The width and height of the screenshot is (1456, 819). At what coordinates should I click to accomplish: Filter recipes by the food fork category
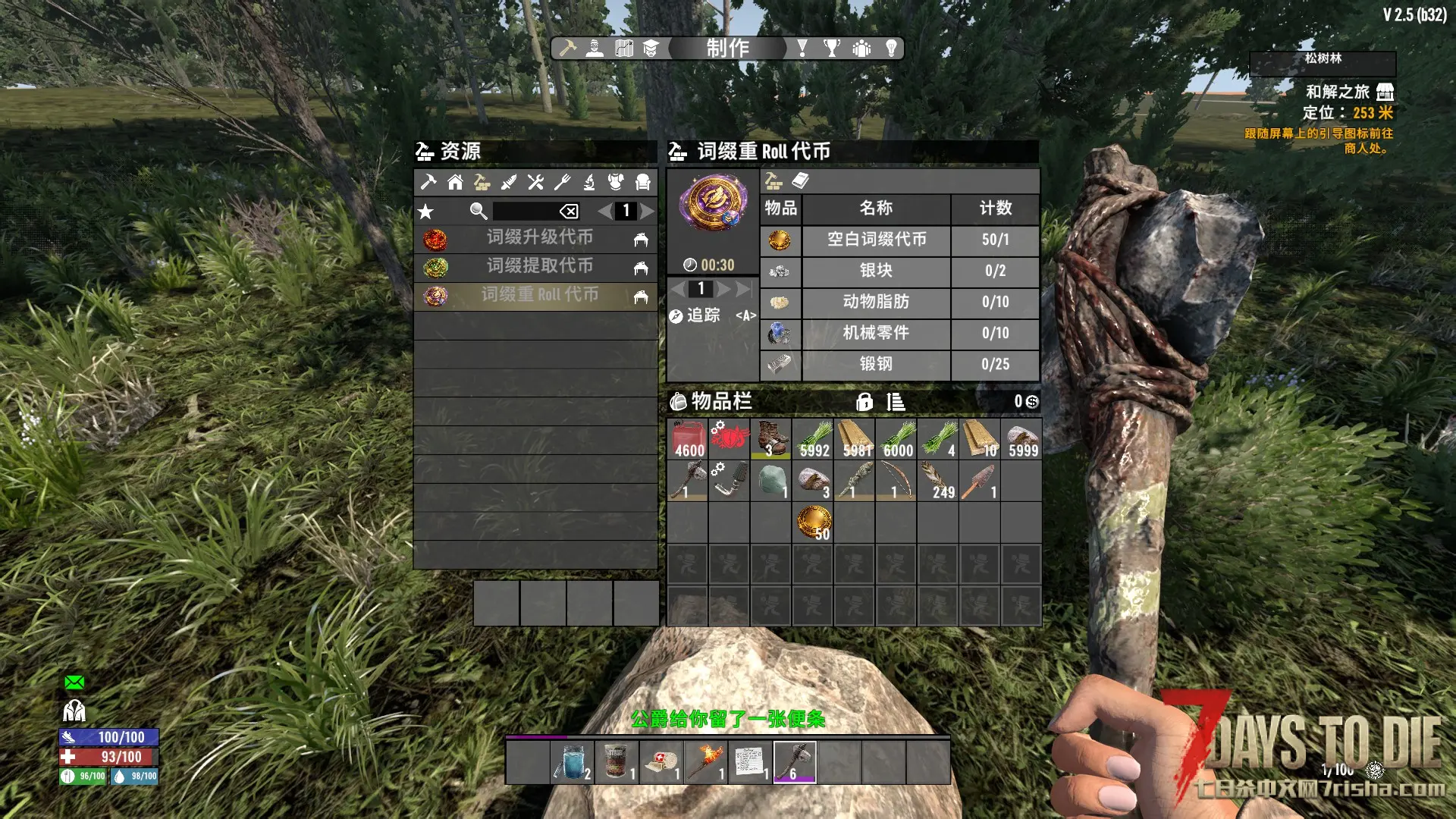click(x=562, y=182)
